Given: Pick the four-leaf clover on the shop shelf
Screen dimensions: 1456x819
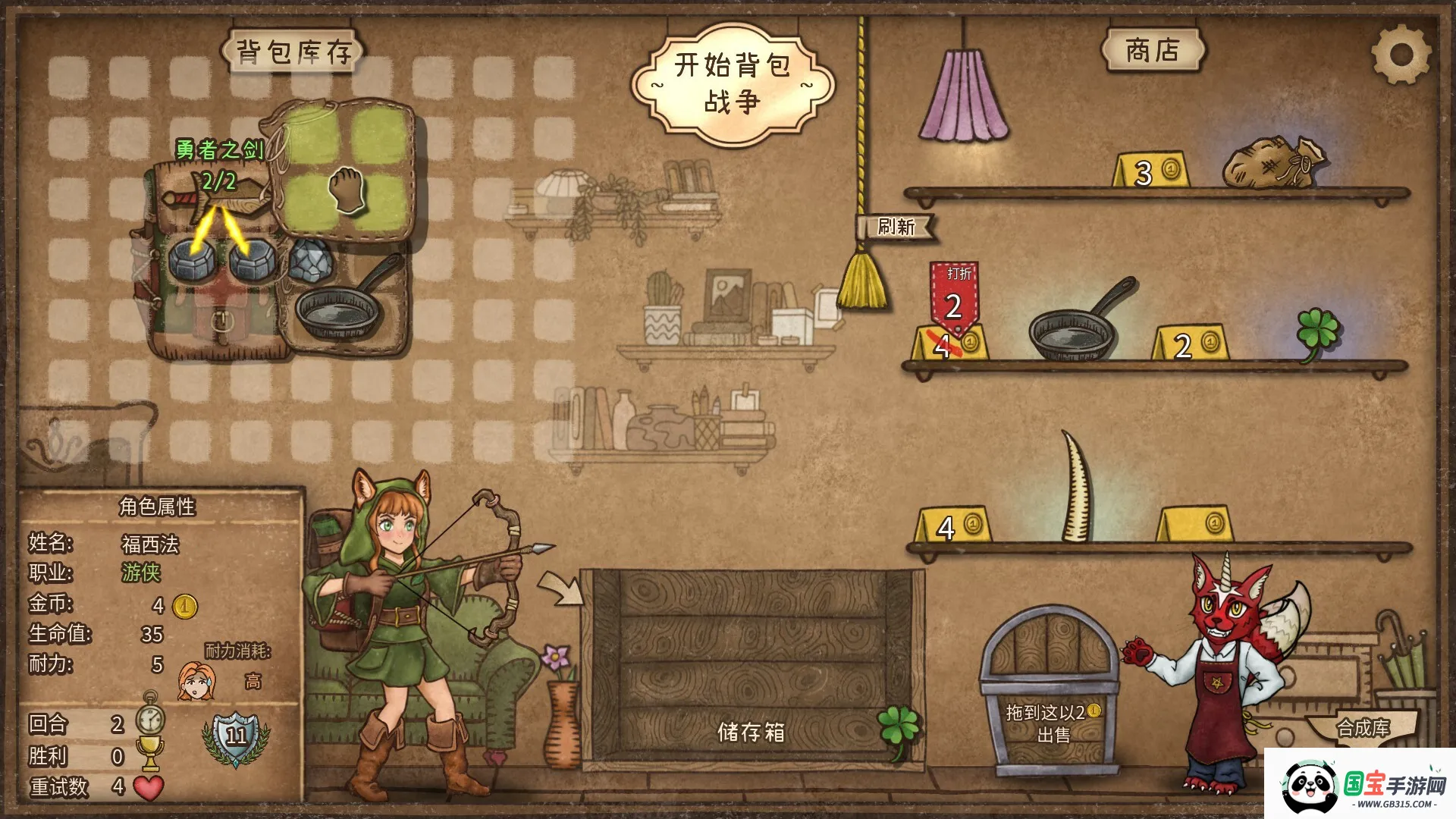Looking at the screenshot, I should (1318, 332).
